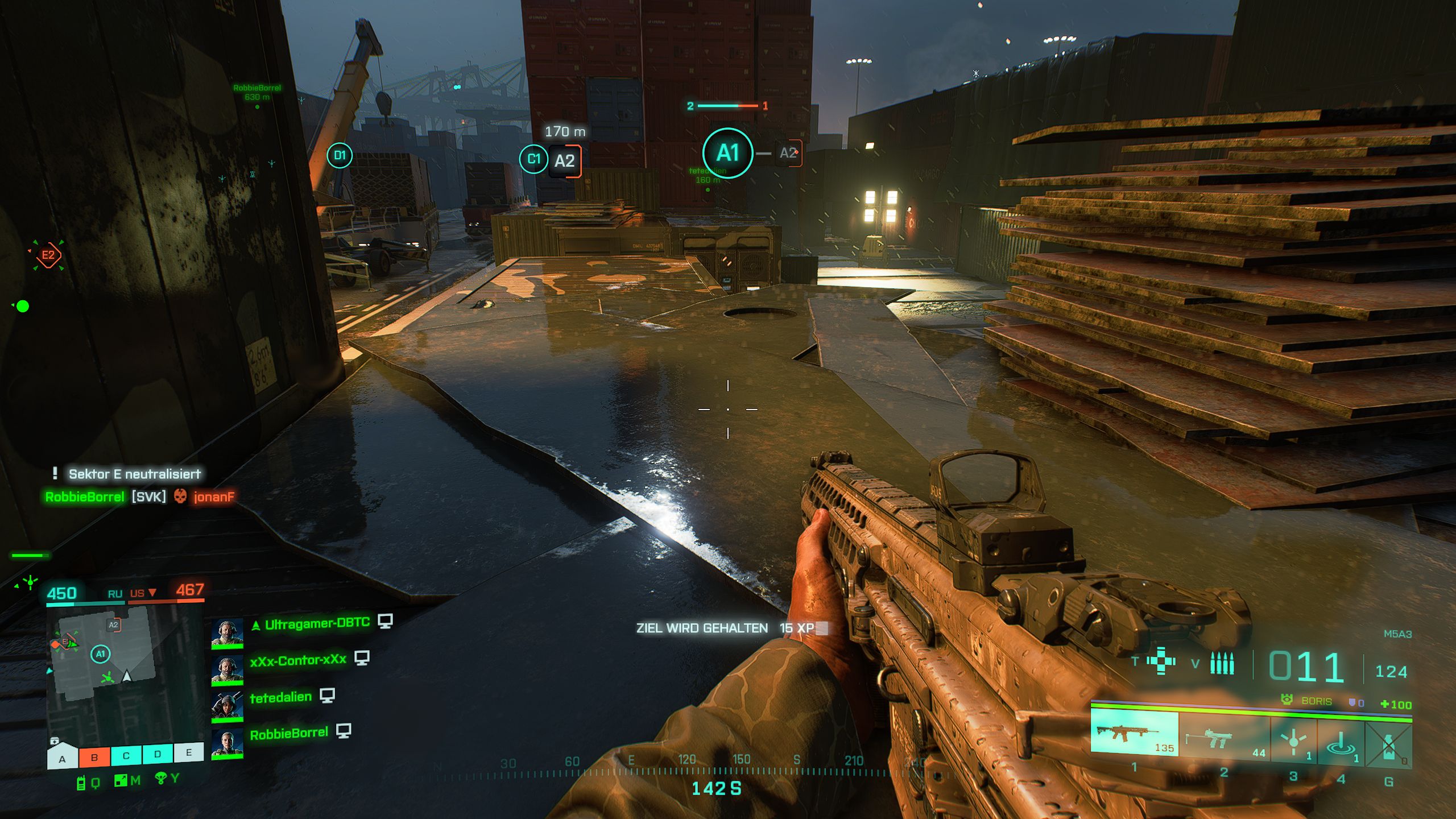
Task: Click the C1 objective marker
Action: tap(533, 159)
